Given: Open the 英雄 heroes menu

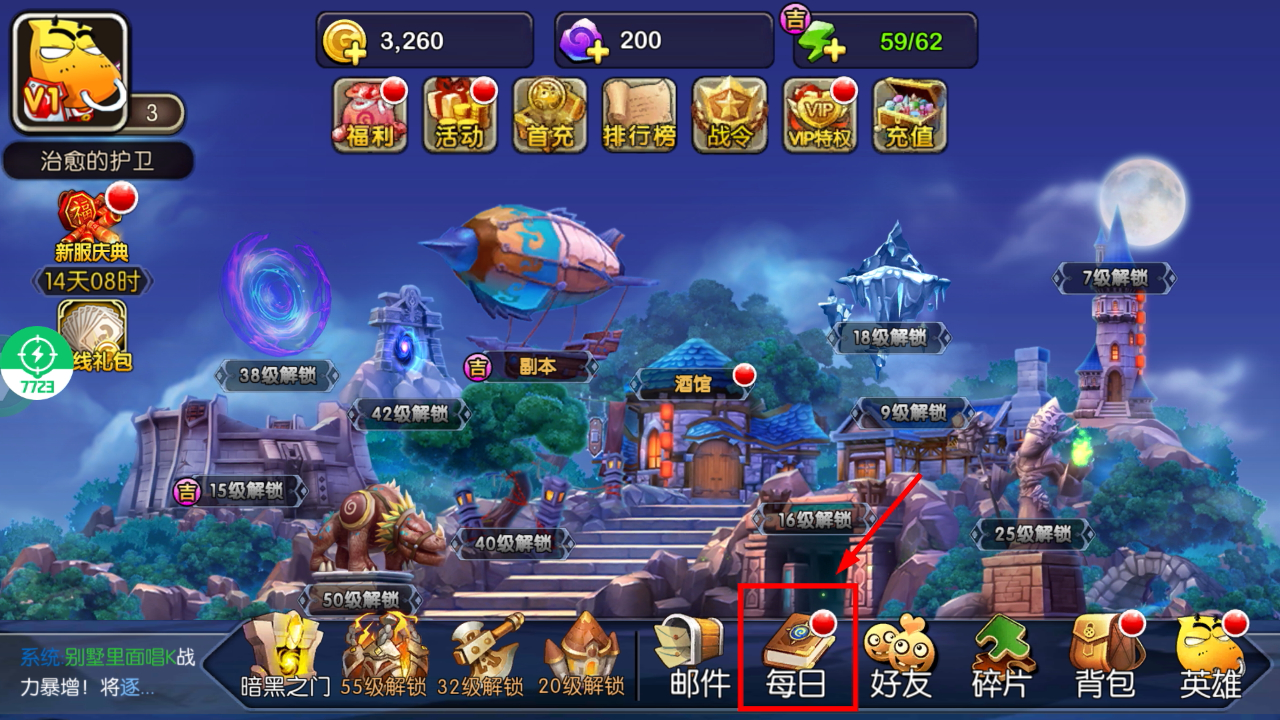Looking at the screenshot, I should coord(1210,654).
